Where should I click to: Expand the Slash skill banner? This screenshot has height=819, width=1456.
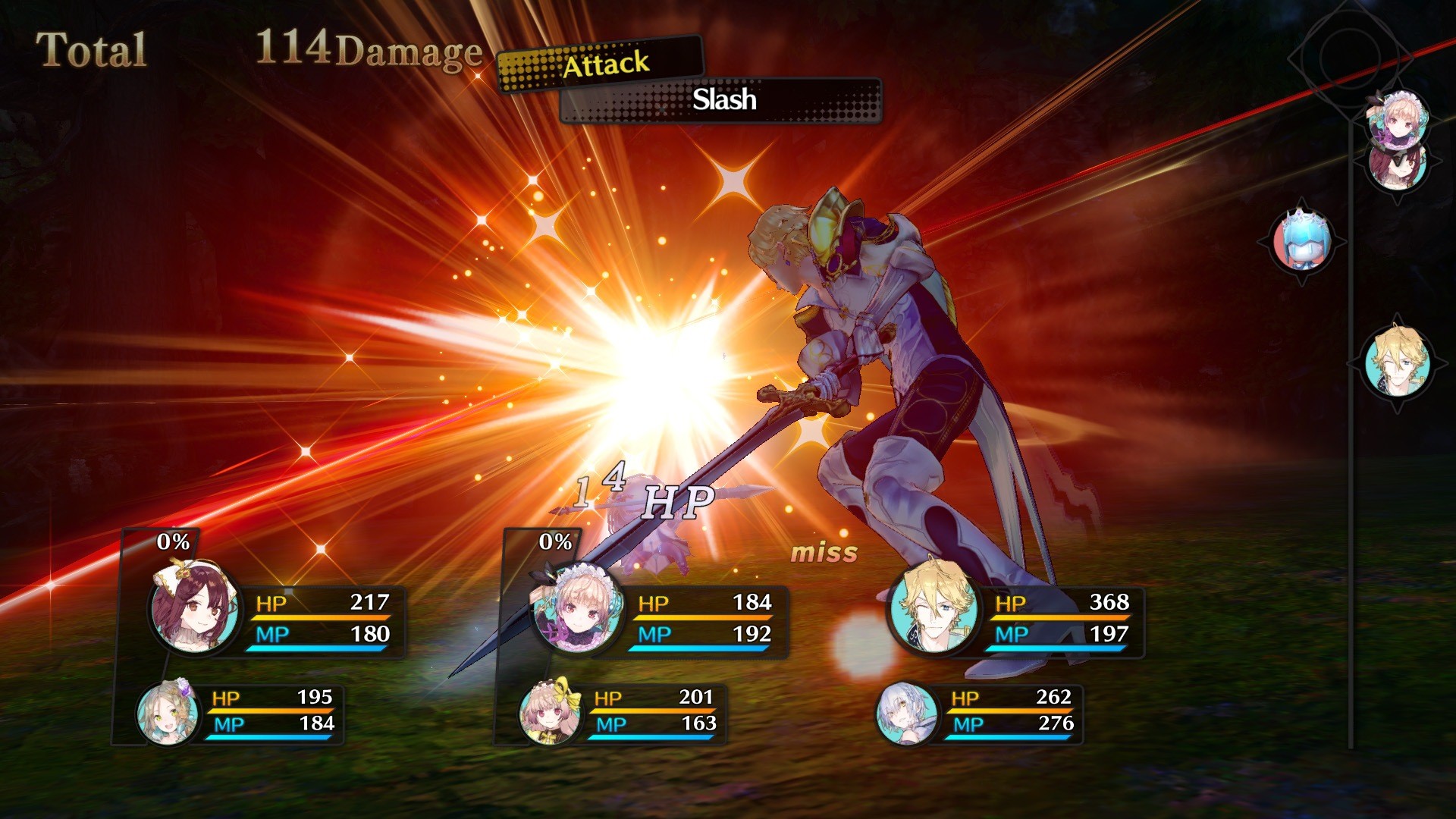coord(722,101)
